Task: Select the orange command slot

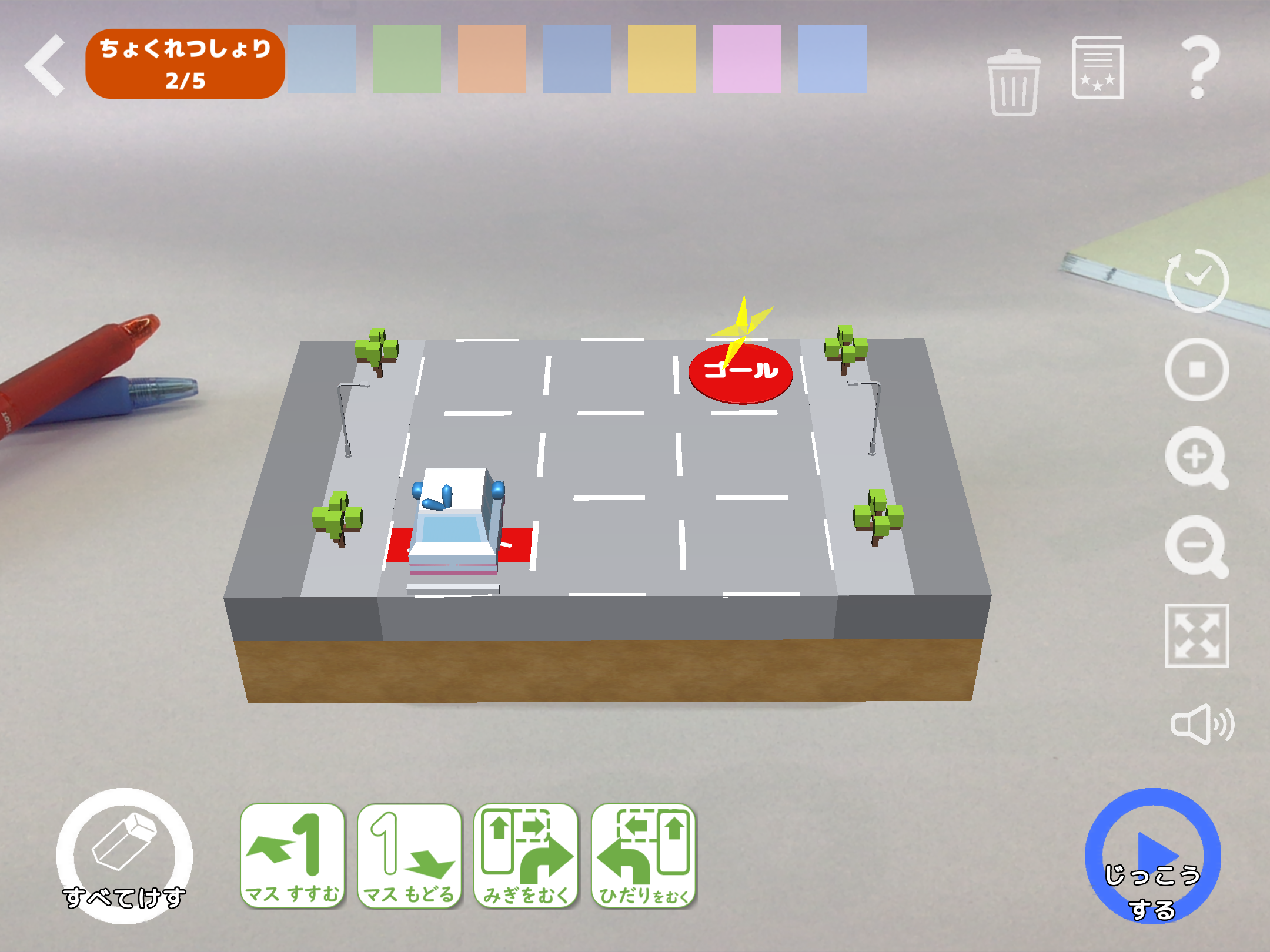Action: [x=492, y=59]
